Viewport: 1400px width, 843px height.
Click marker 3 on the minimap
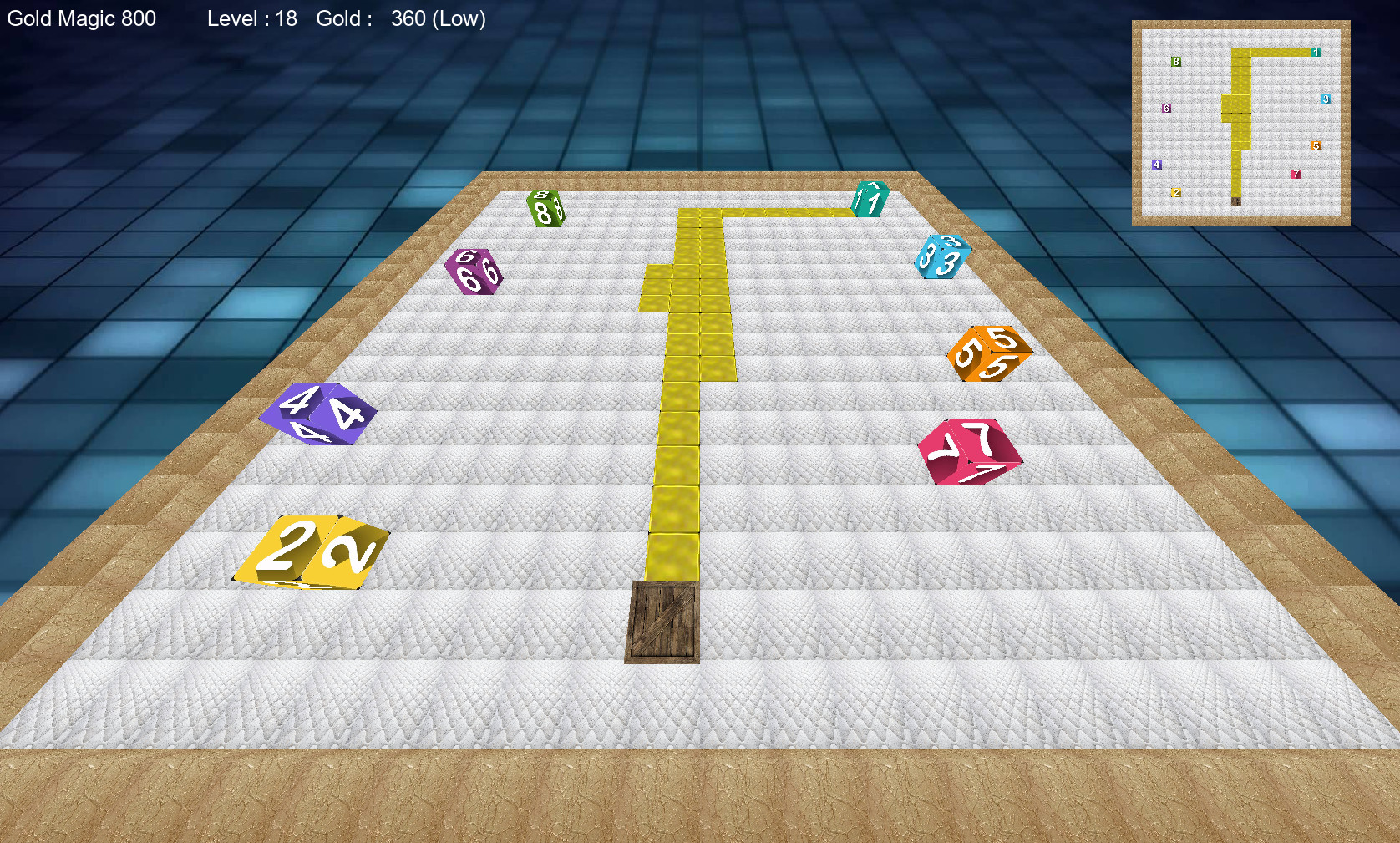1327,99
